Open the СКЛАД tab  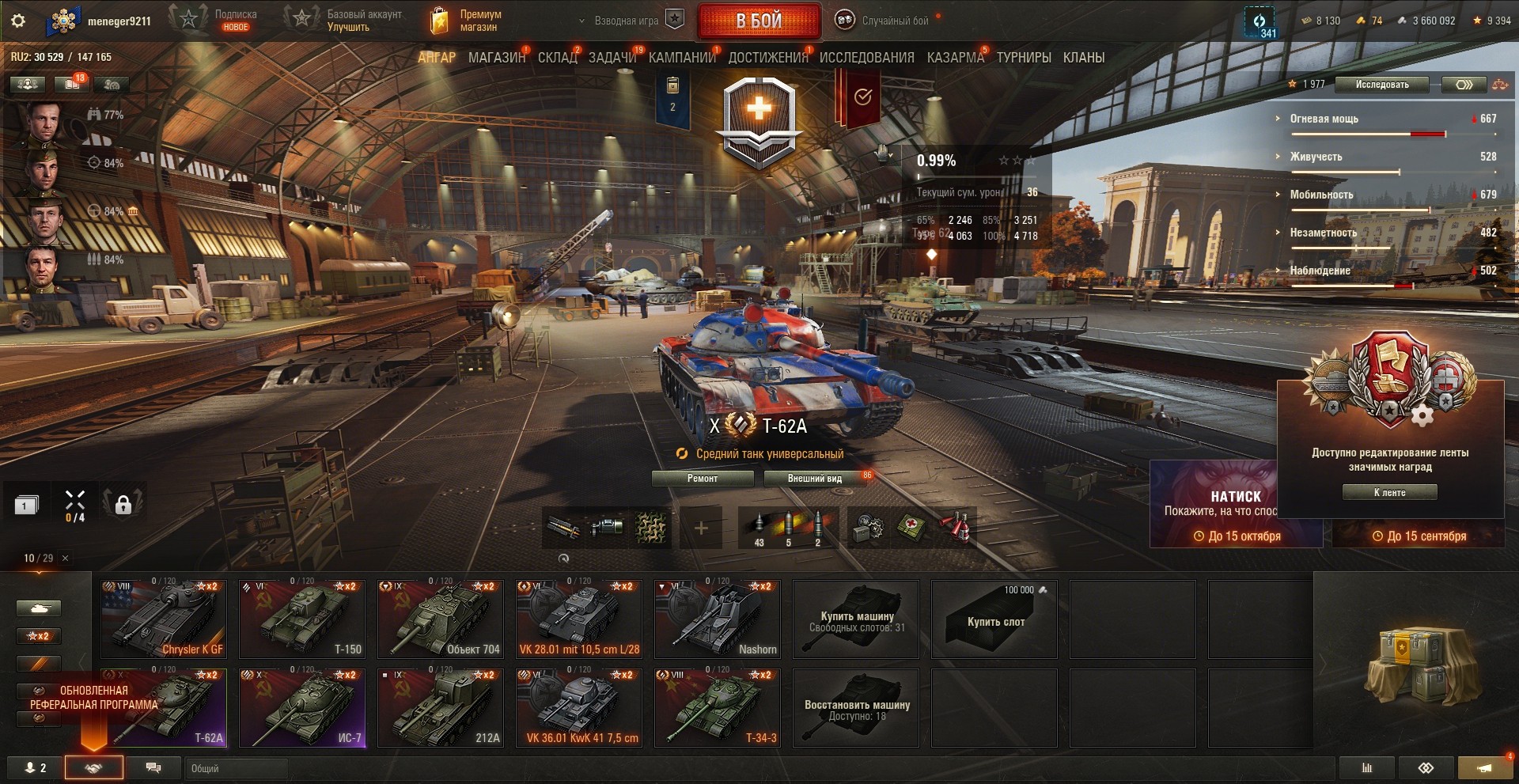coord(557,58)
